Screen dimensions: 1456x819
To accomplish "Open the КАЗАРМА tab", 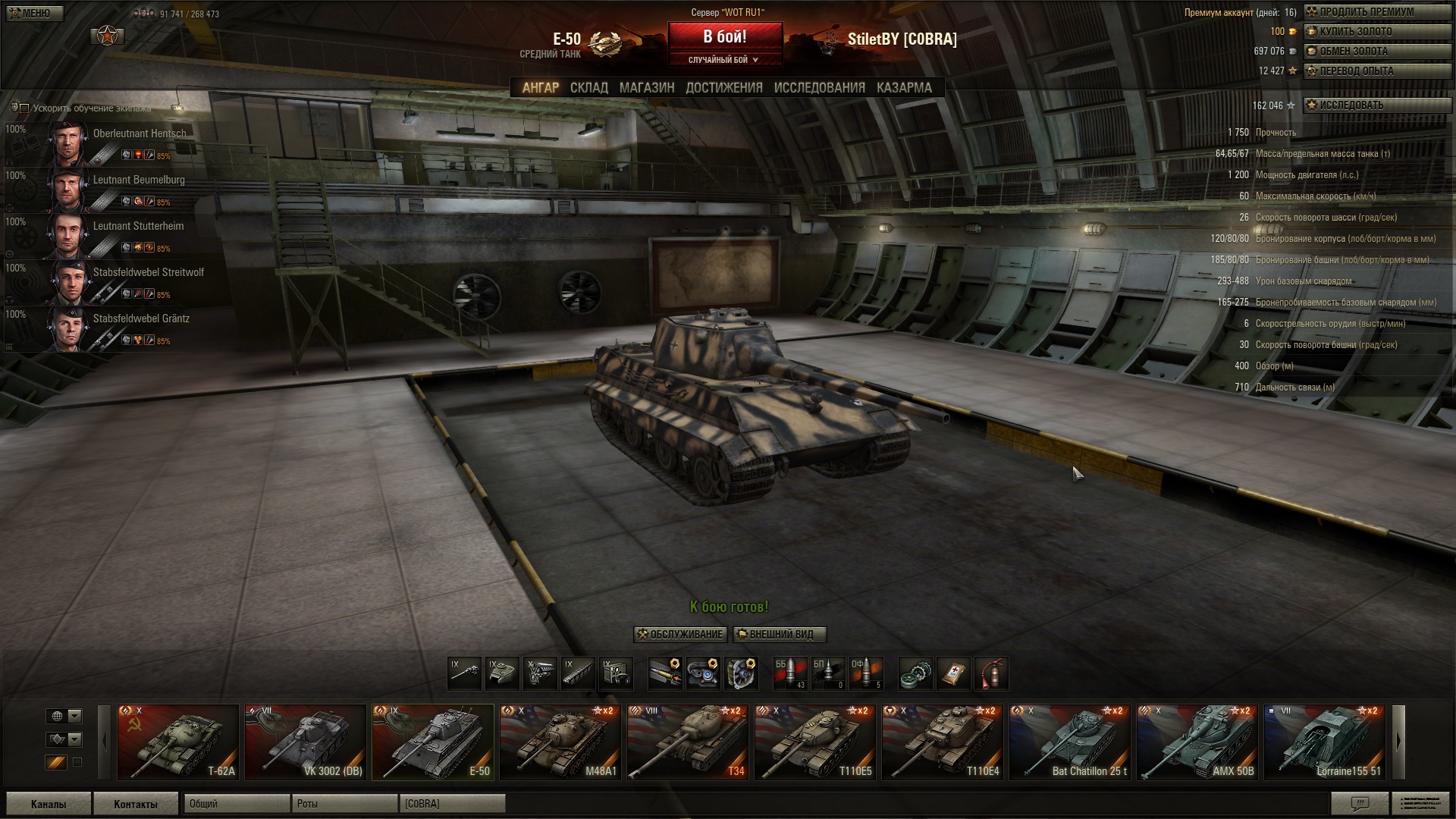I will (904, 88).
